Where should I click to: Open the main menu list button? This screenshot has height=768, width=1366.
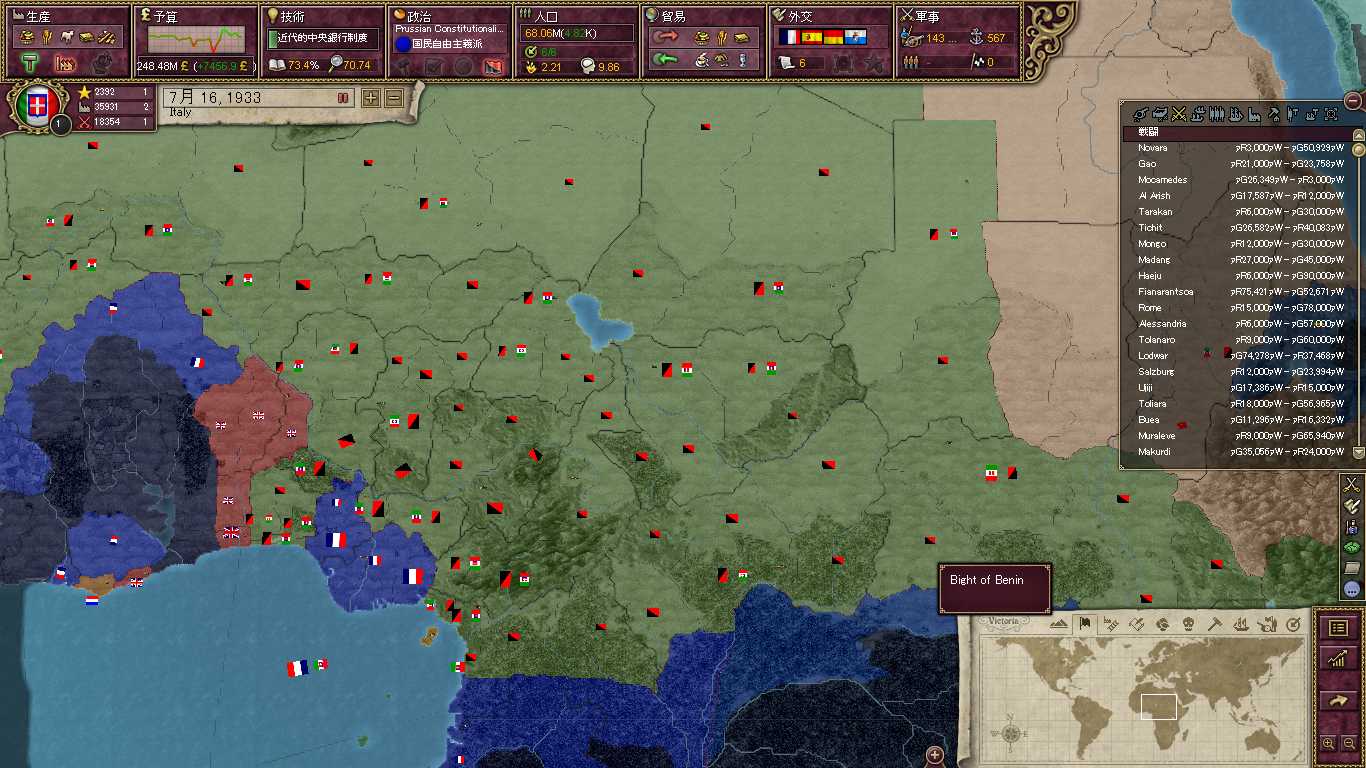[1338, 627]
